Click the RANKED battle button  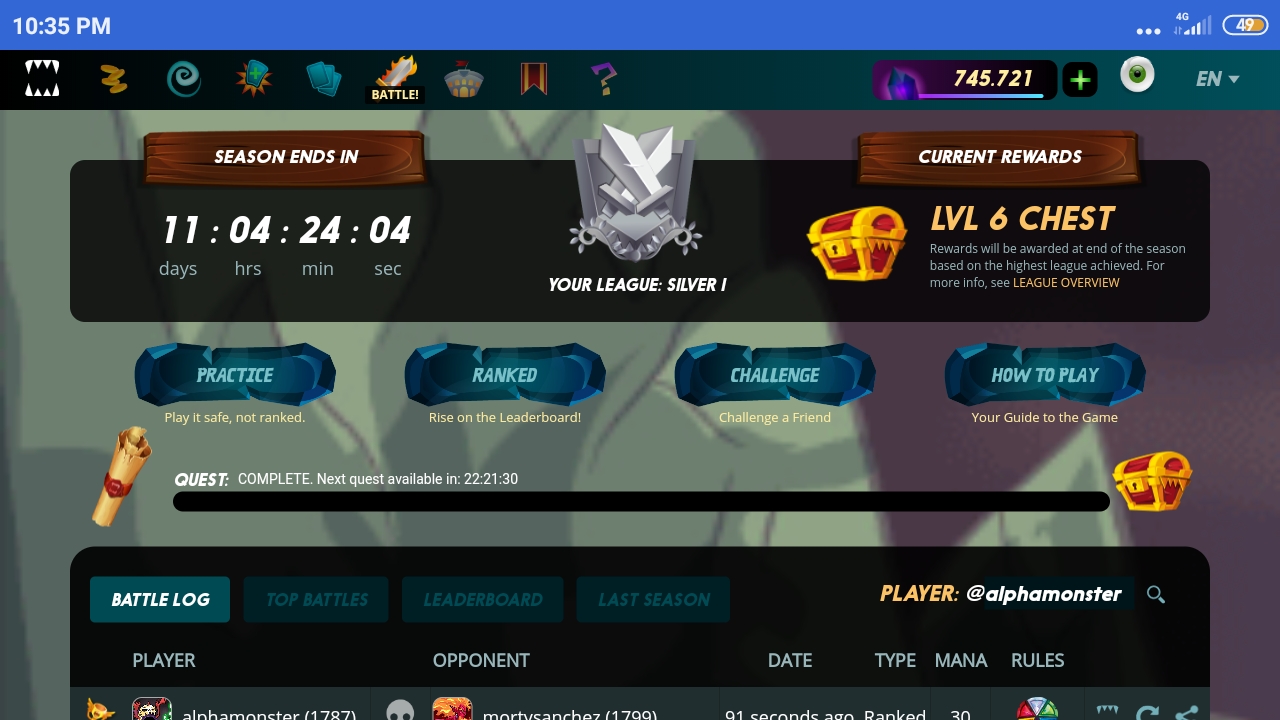pyautogui.click(x=505, y=375)
